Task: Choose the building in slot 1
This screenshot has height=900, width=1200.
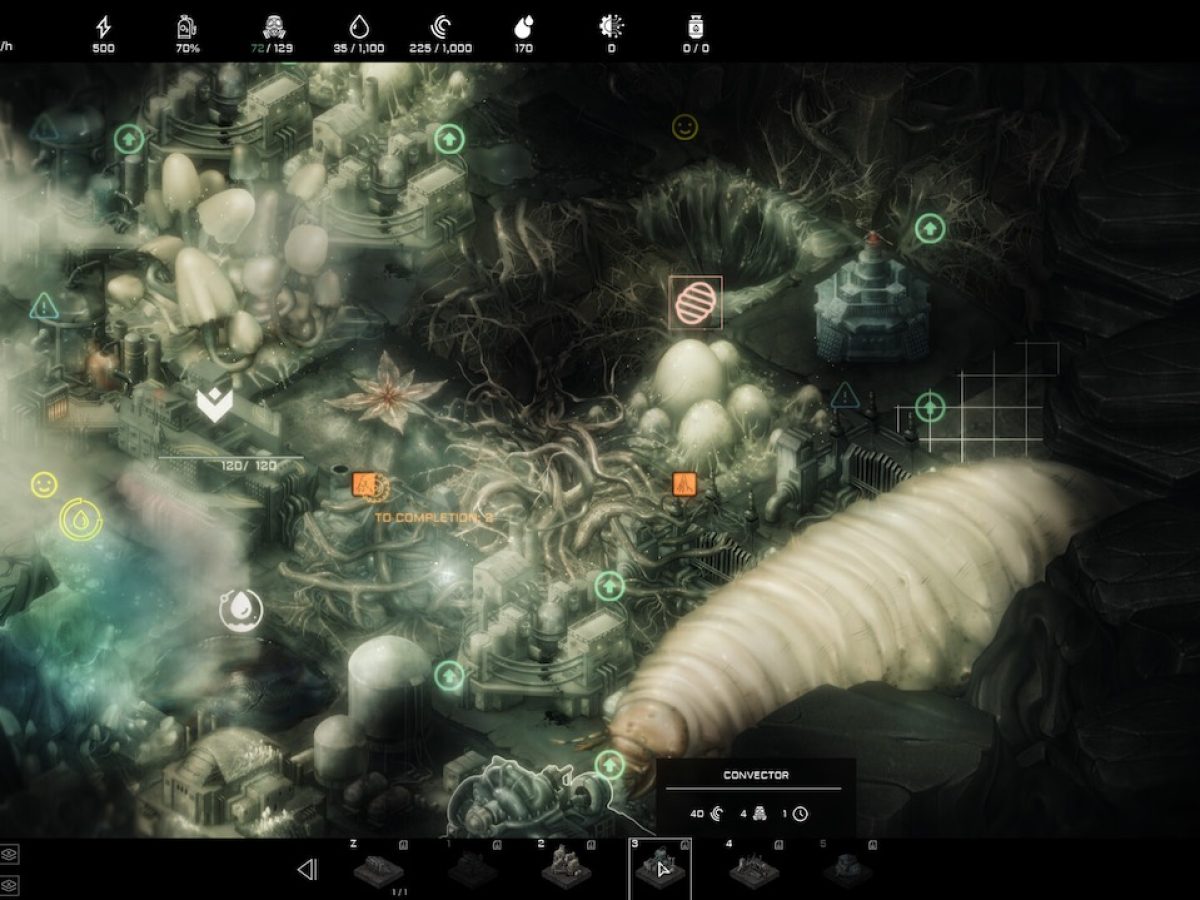Action: [472, 868]
